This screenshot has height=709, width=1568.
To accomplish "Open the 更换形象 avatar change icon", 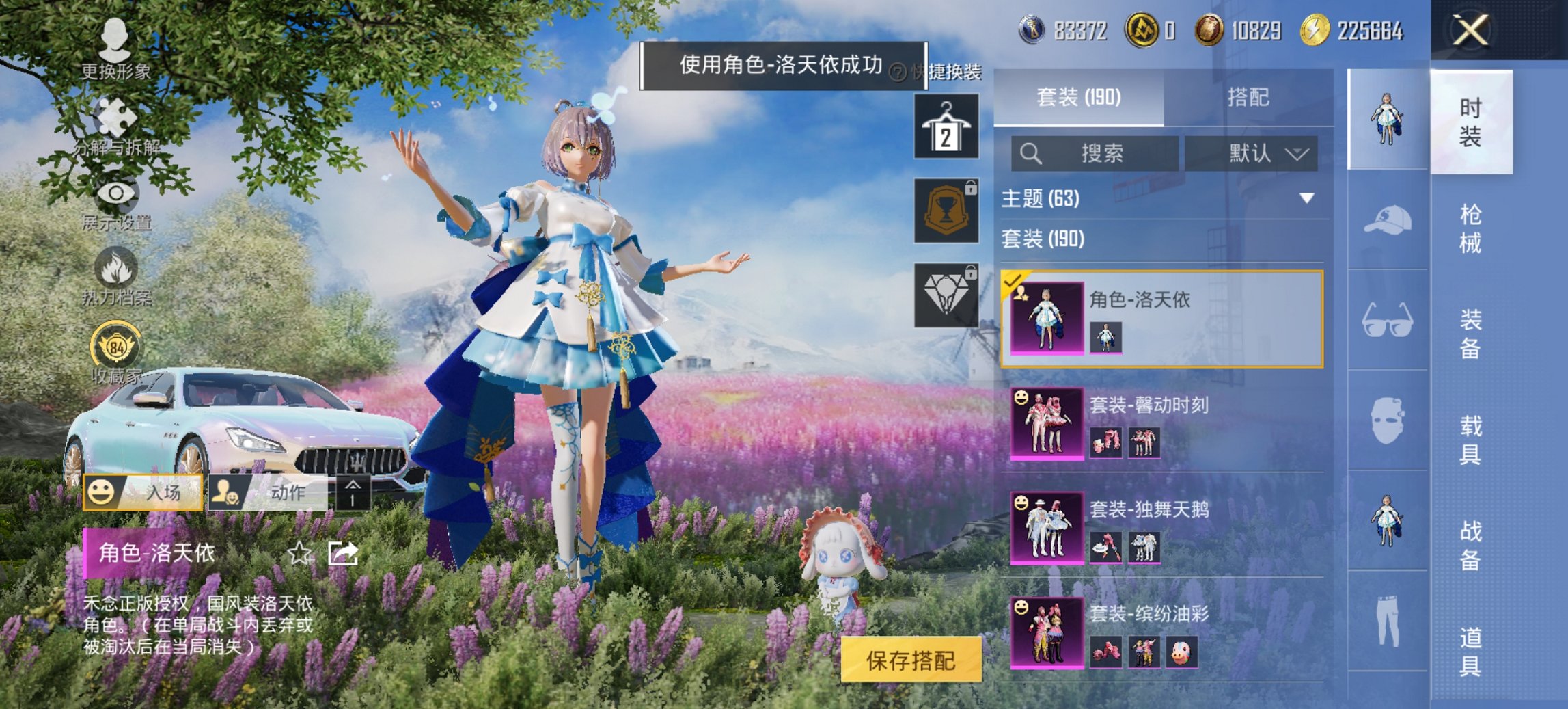I will (x=116, y=41).
